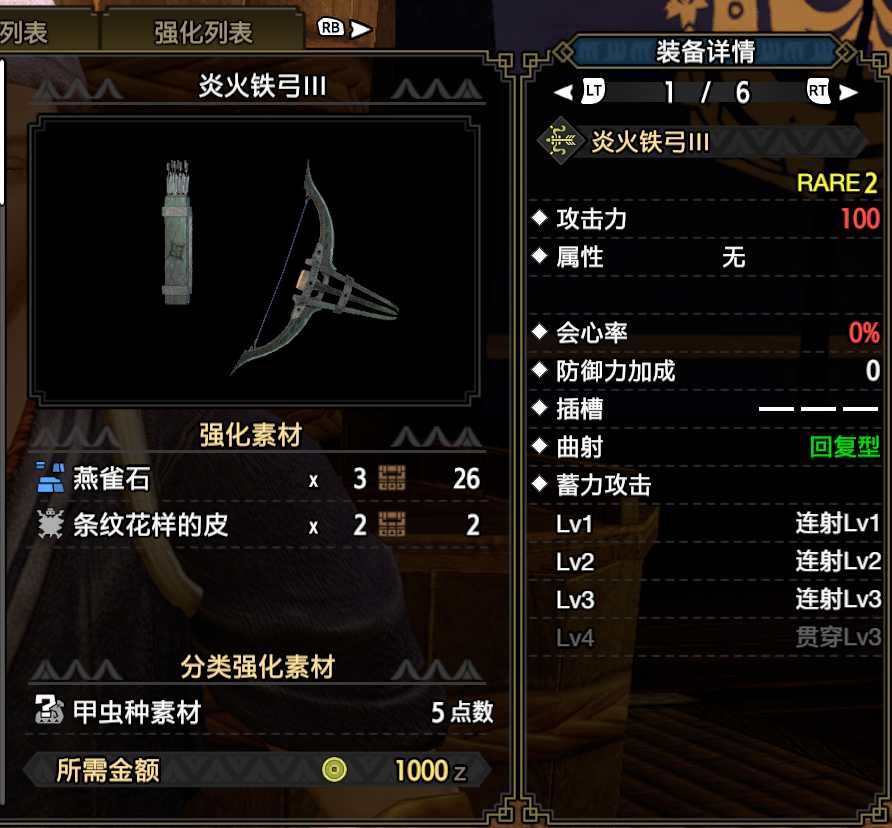The width and height of the screenshot is (892, 828).
Task: Select the 炎火铁弓III bow icon in details
Action: 560,142
